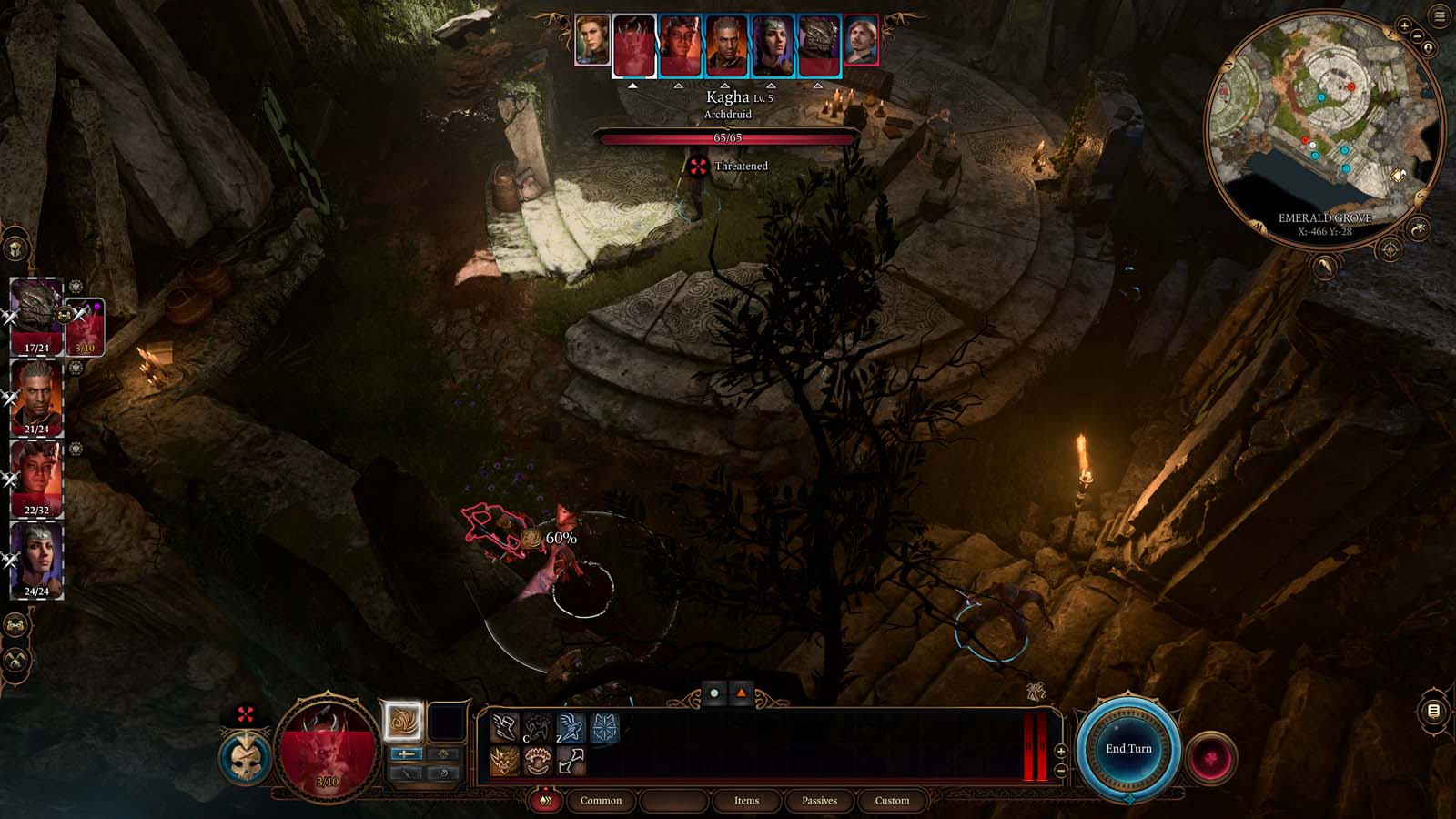Open the main menu hamburger icon
The height and width of the screenshot is (819, 1456).
[x=1441, y=15]
